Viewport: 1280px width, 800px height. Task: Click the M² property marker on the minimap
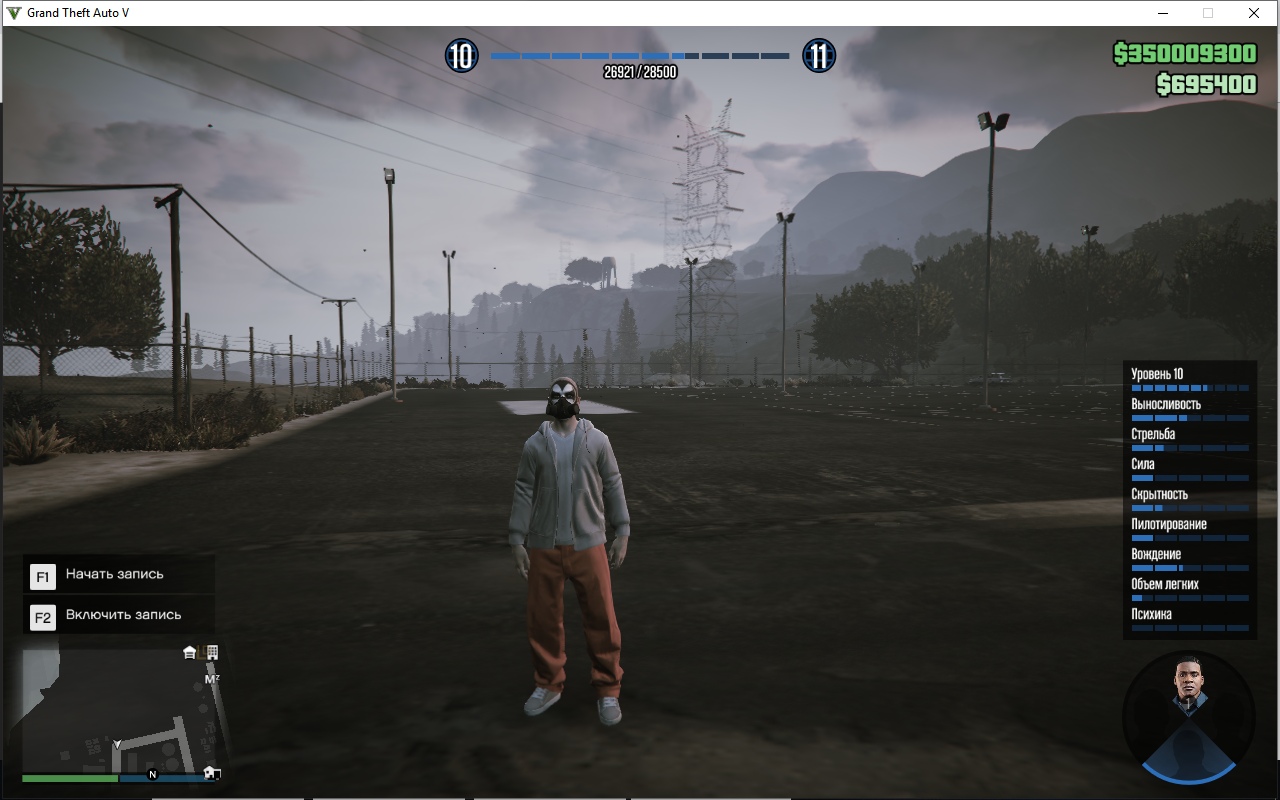[x=212, y=678]
